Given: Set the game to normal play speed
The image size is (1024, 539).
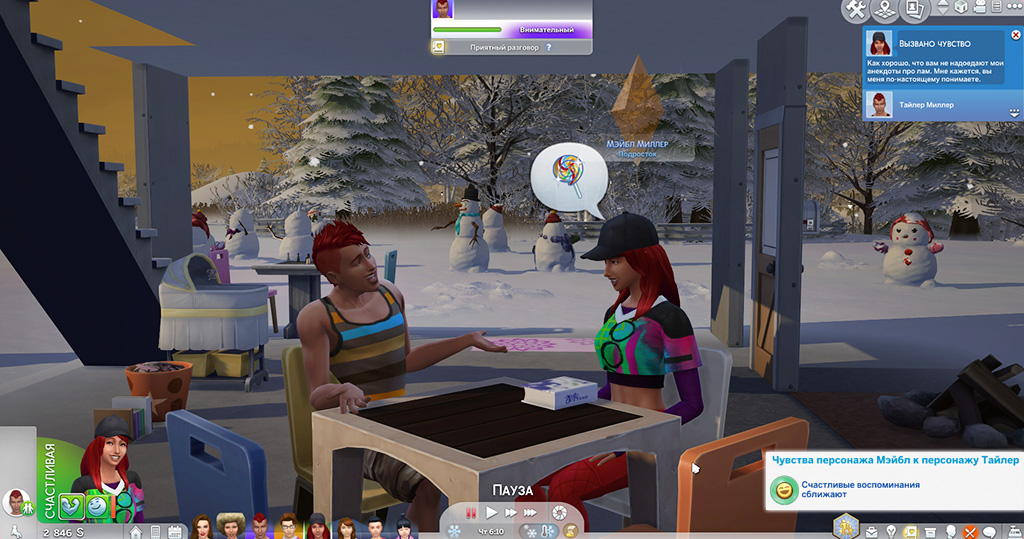Looking at the screenshot, I should (x=491, y=513).
